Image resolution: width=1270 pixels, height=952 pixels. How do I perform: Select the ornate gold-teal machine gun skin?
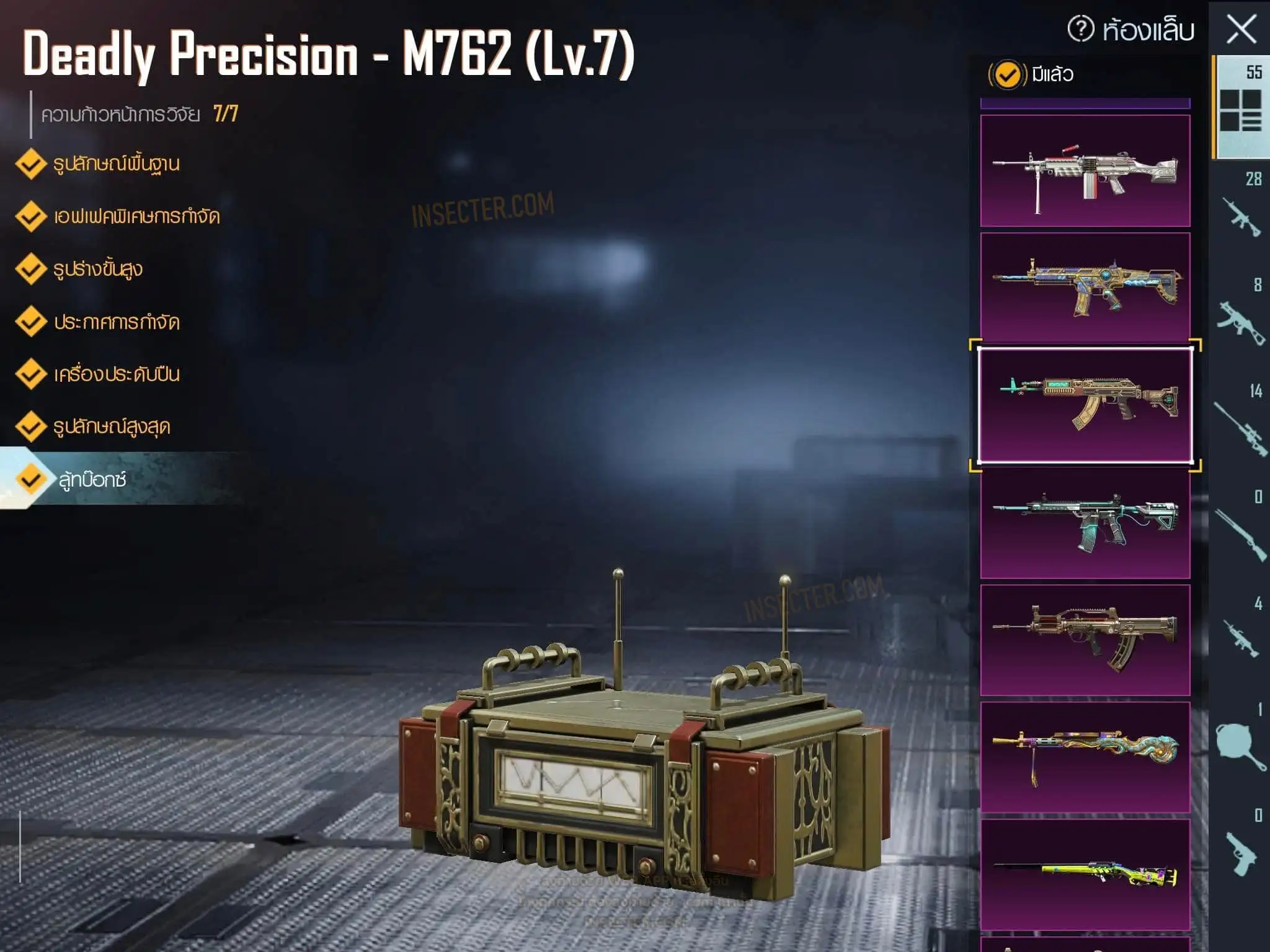tap(1085, 757)
